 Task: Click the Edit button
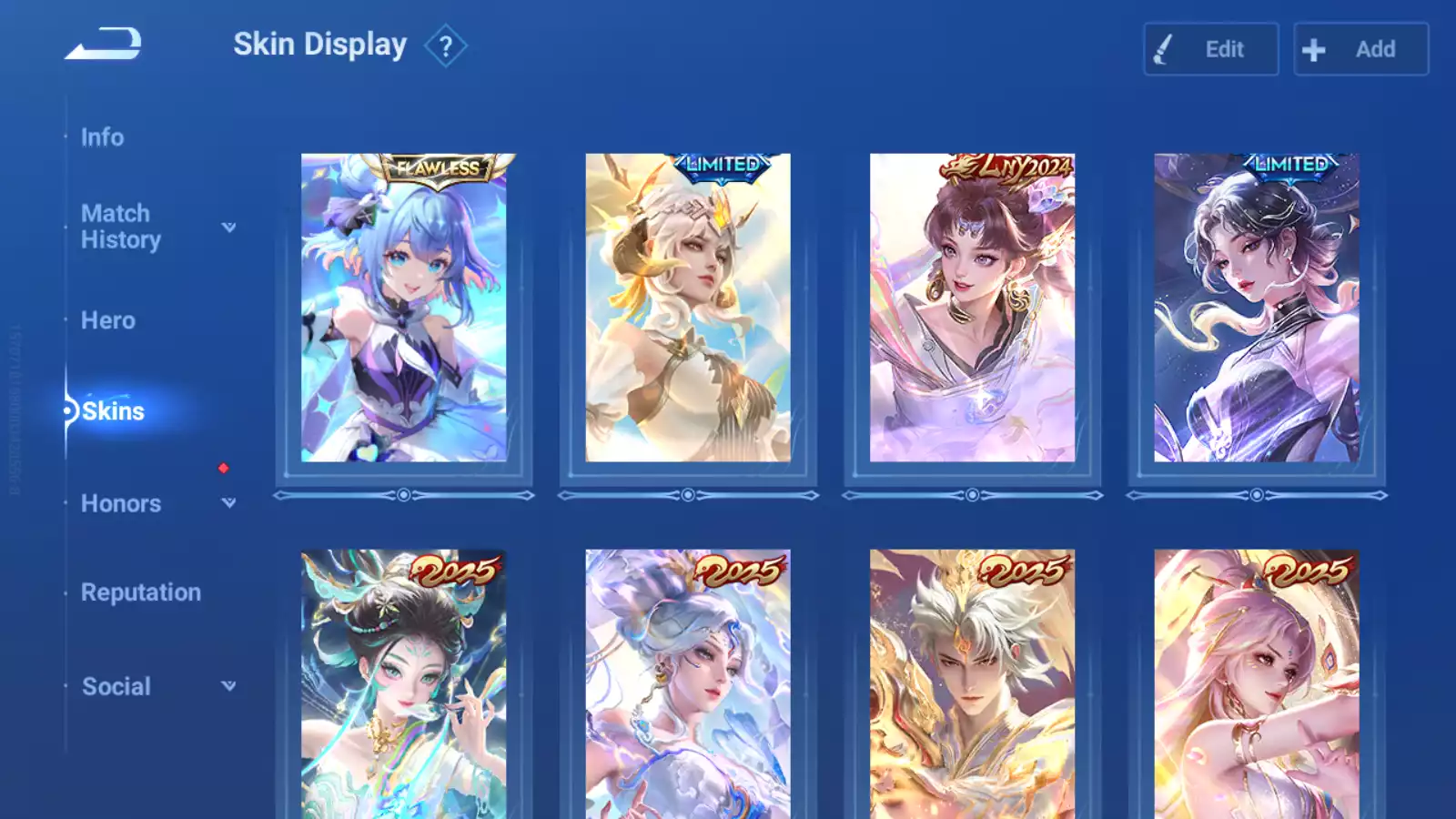tap(1210, 49)
